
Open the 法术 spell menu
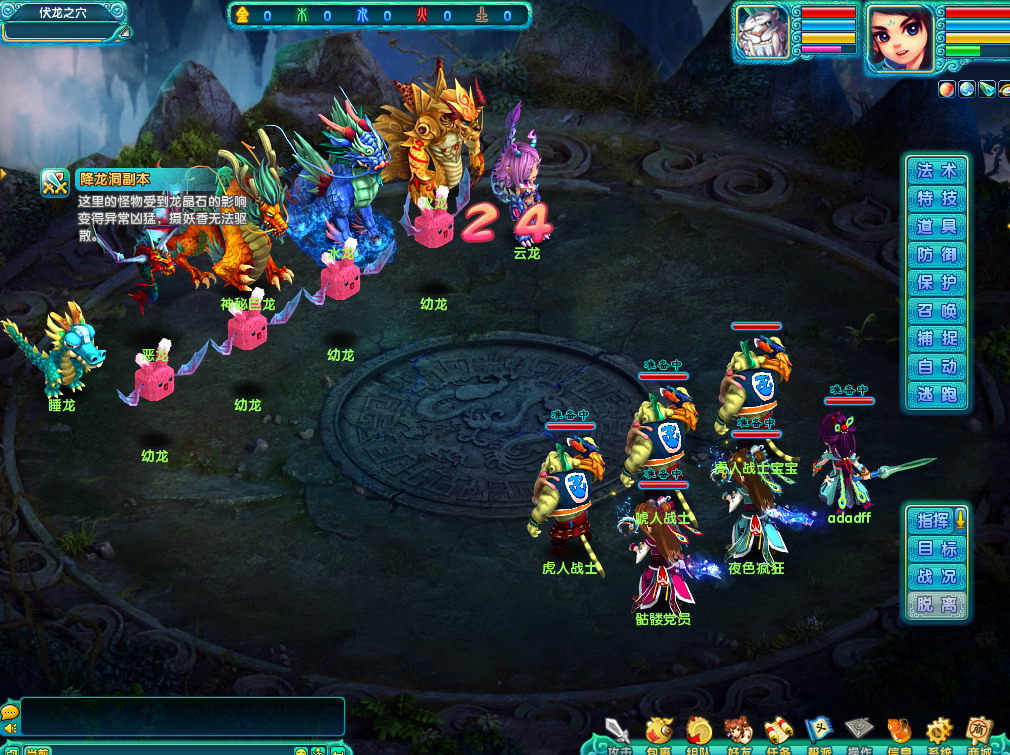[x=937, y=170]
